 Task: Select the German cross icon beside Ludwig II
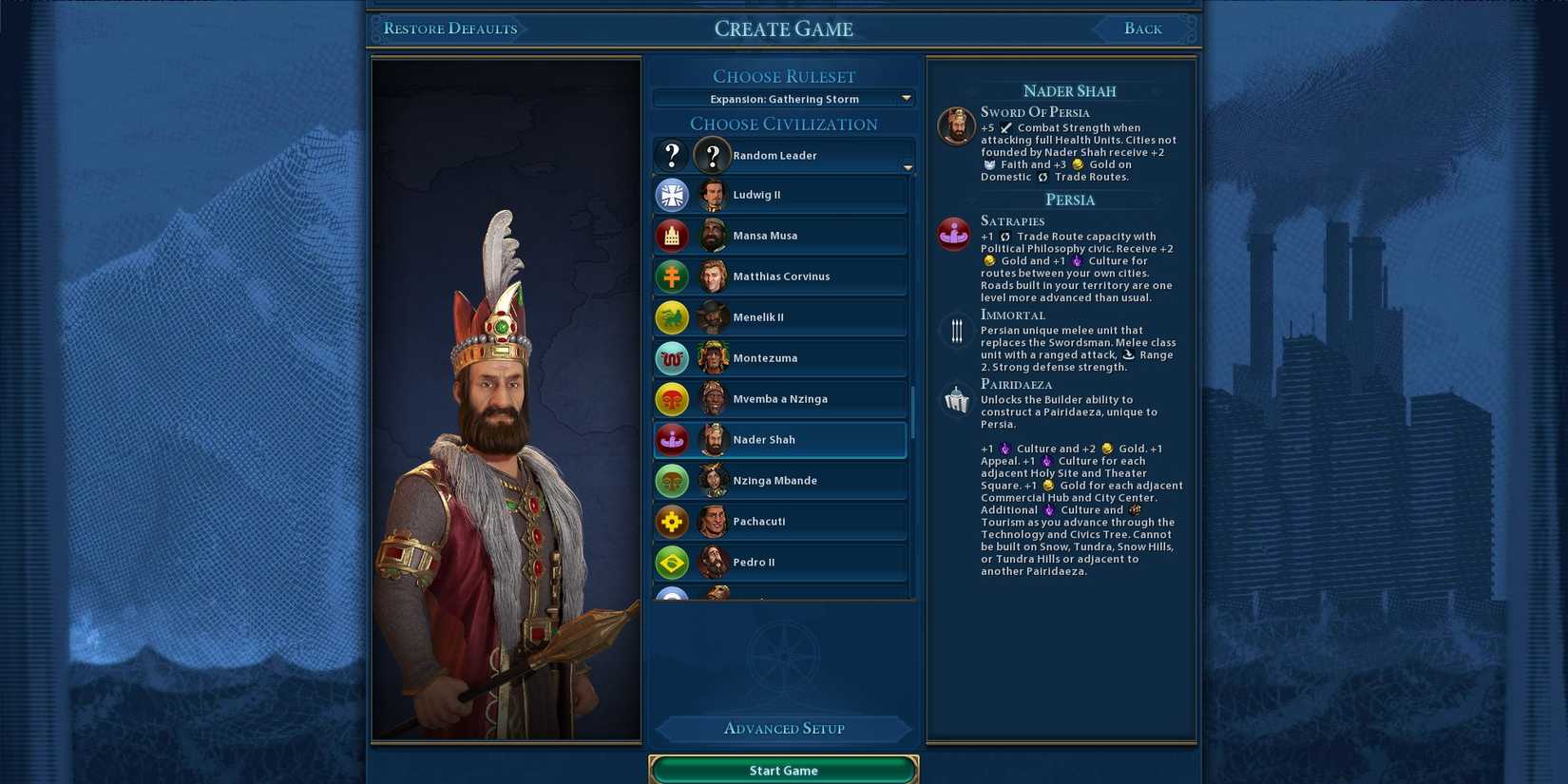click(x=673, y=194)
